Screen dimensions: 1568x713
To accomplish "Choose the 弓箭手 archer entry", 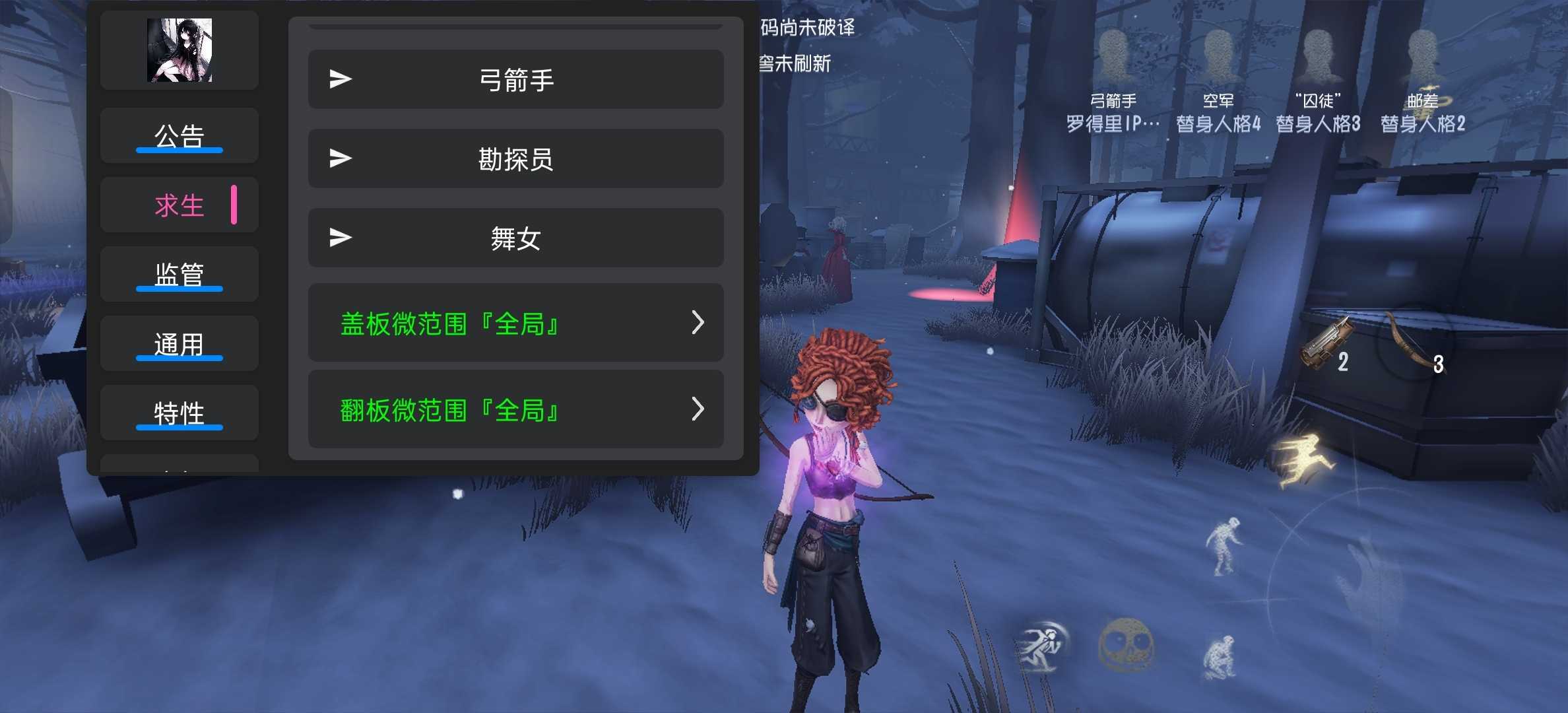I will point(515,80).
